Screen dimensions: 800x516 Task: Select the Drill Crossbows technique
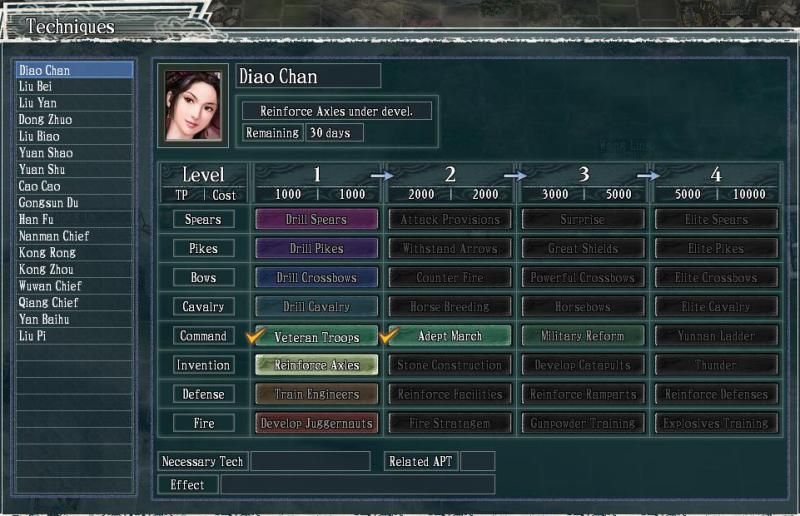[x=317, y=277]
